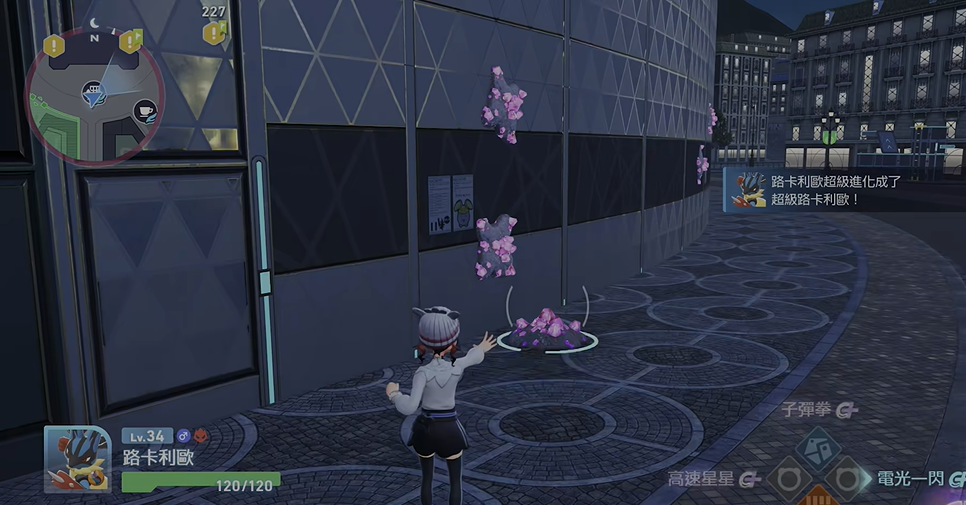
Task: Use the 子彈拳 move diamond
Action: pos(818,446)
